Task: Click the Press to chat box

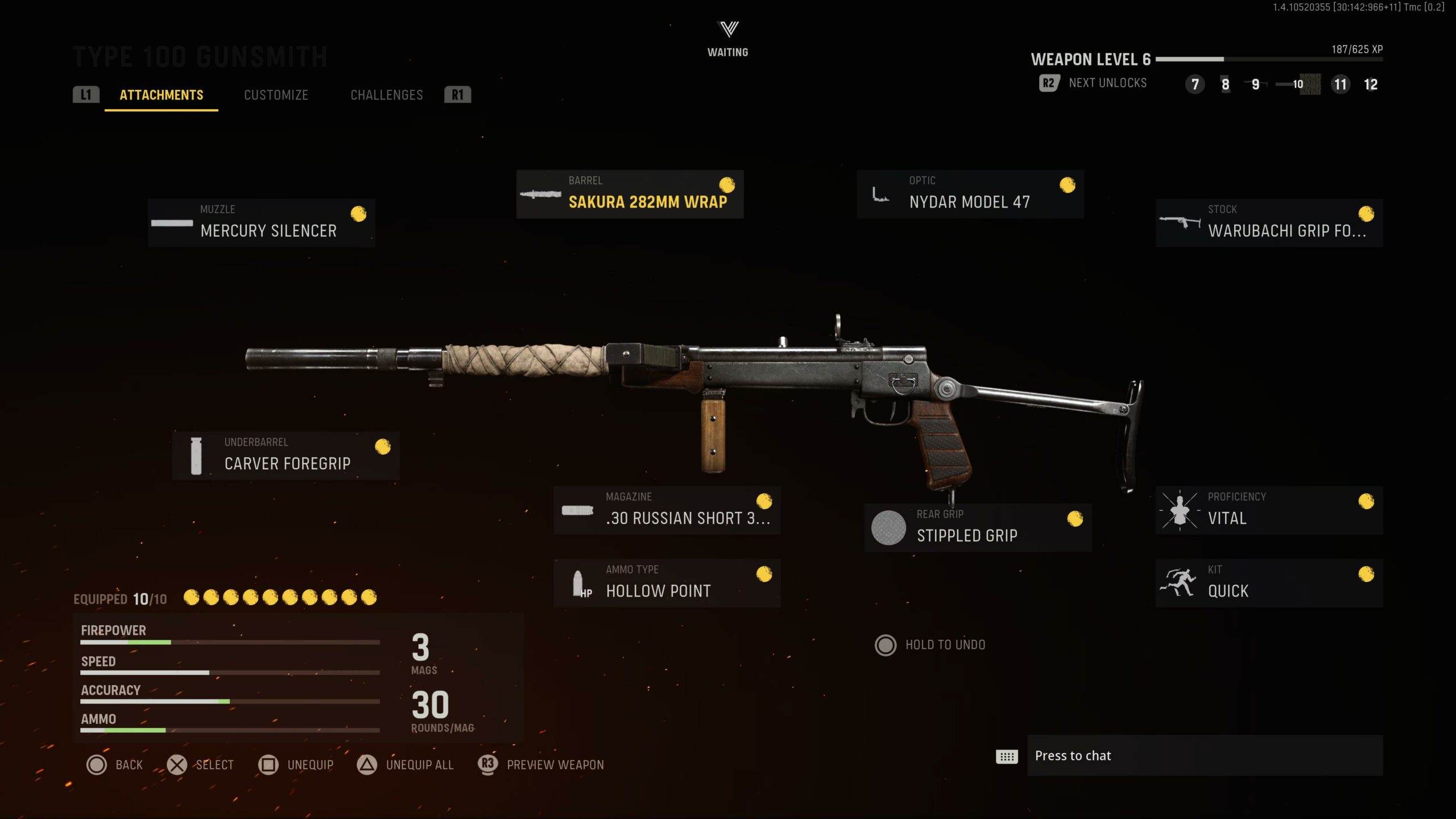Action: coord(1205,755)
